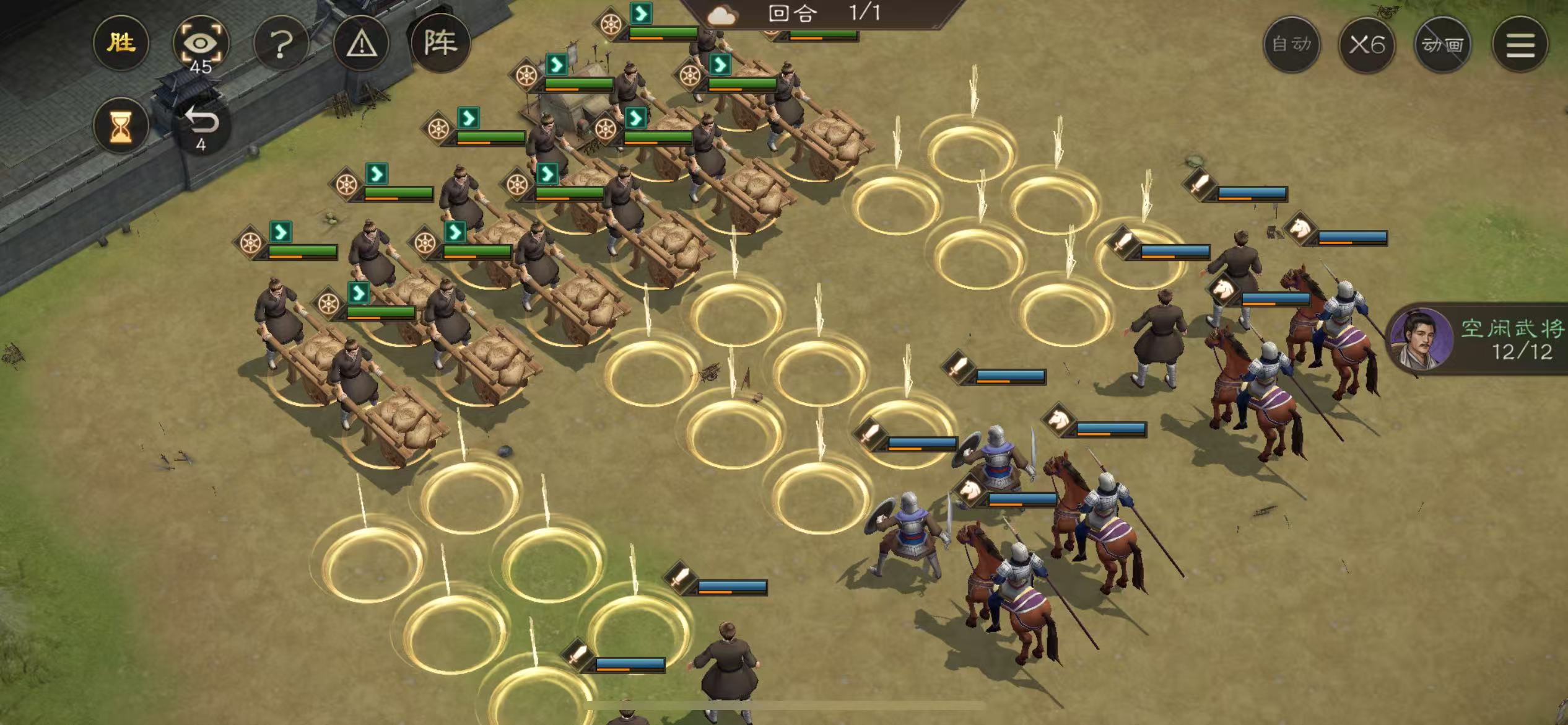Open the hamburger main menu

[x=1520, y=45]
